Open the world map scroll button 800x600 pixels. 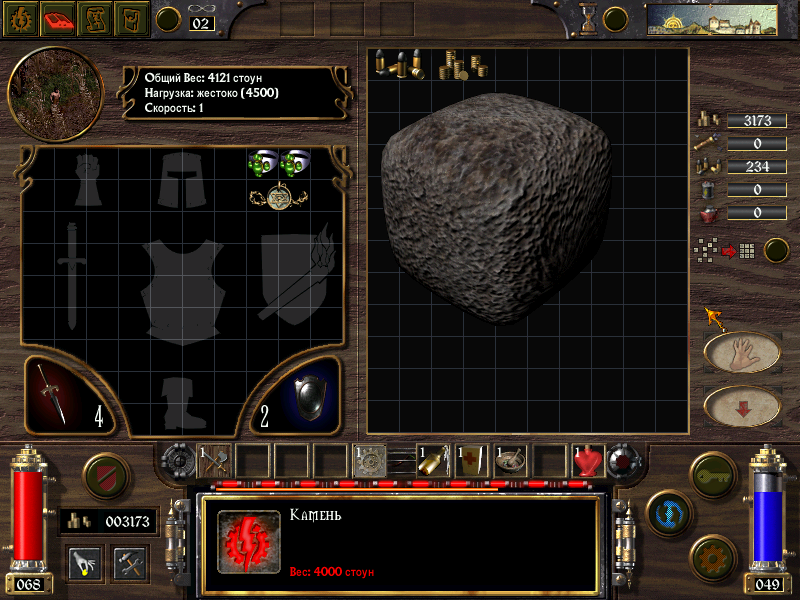tap(94, 17)
